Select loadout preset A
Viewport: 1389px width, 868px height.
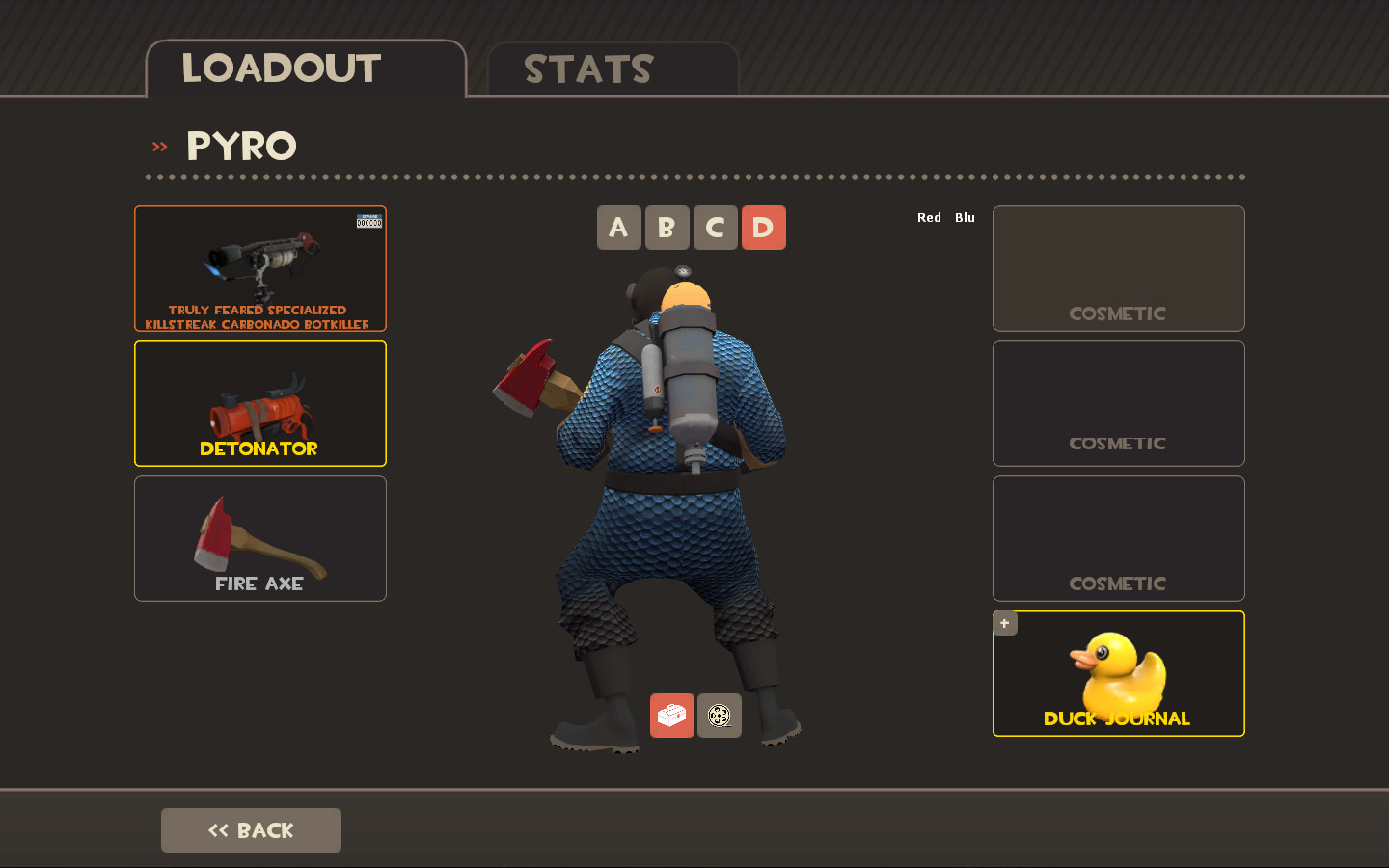click(618, 228)
